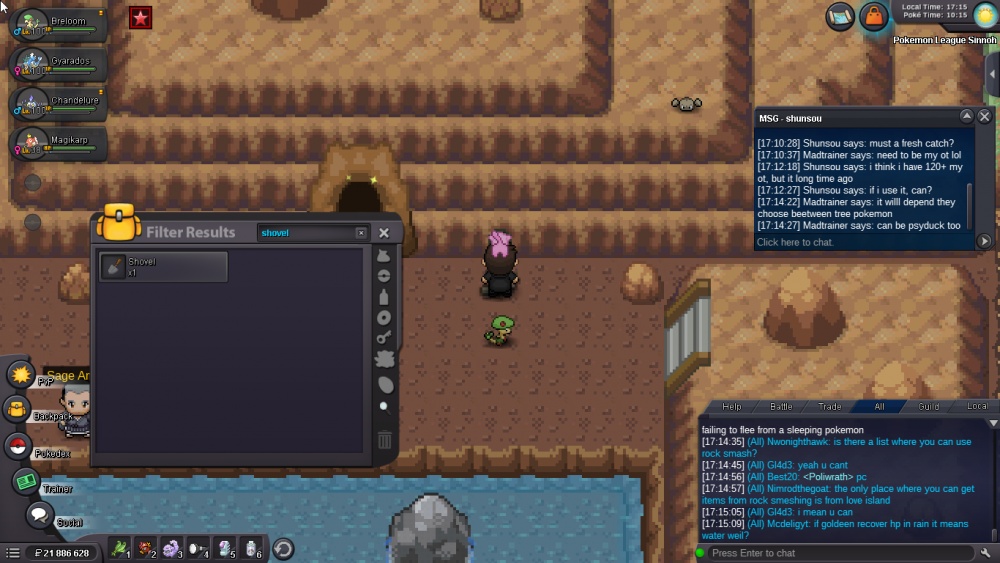Select Chandelure in the party list
The width and height of the screenshot is (1000, 563).
(x=58, y=104)
